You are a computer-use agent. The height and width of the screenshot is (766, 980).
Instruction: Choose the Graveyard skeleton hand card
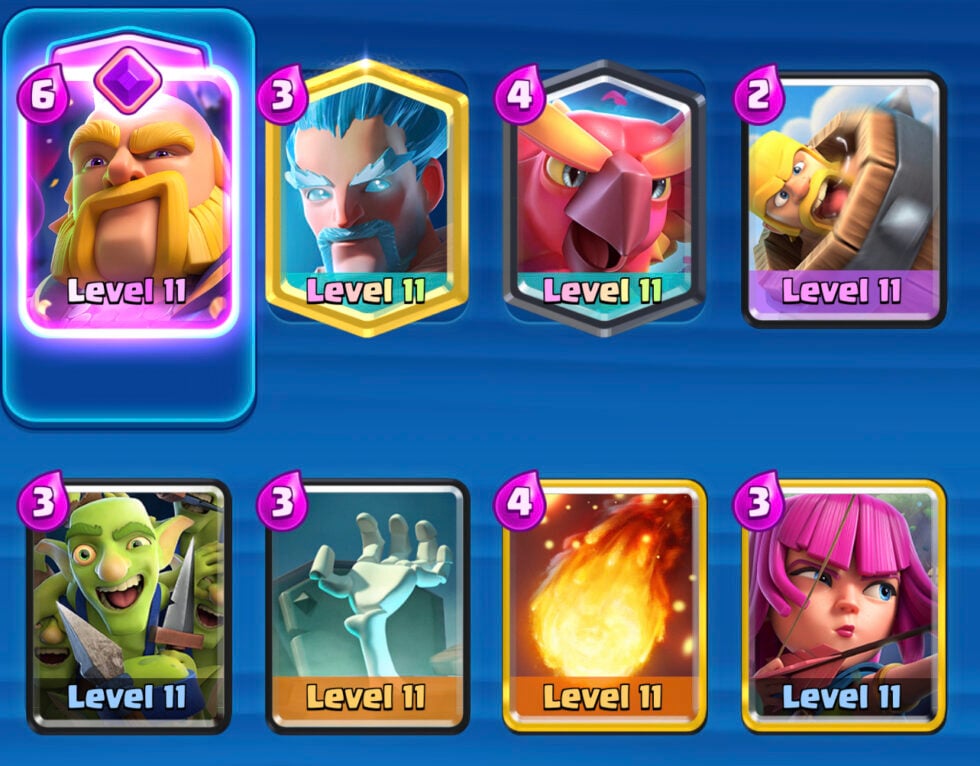pyautogui.click(x=366, y=605)
